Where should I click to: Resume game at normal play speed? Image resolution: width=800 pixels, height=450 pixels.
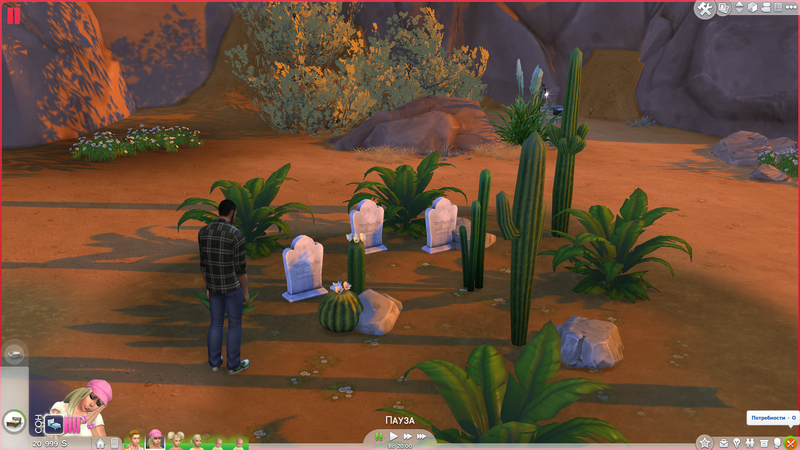coord(393,437)
